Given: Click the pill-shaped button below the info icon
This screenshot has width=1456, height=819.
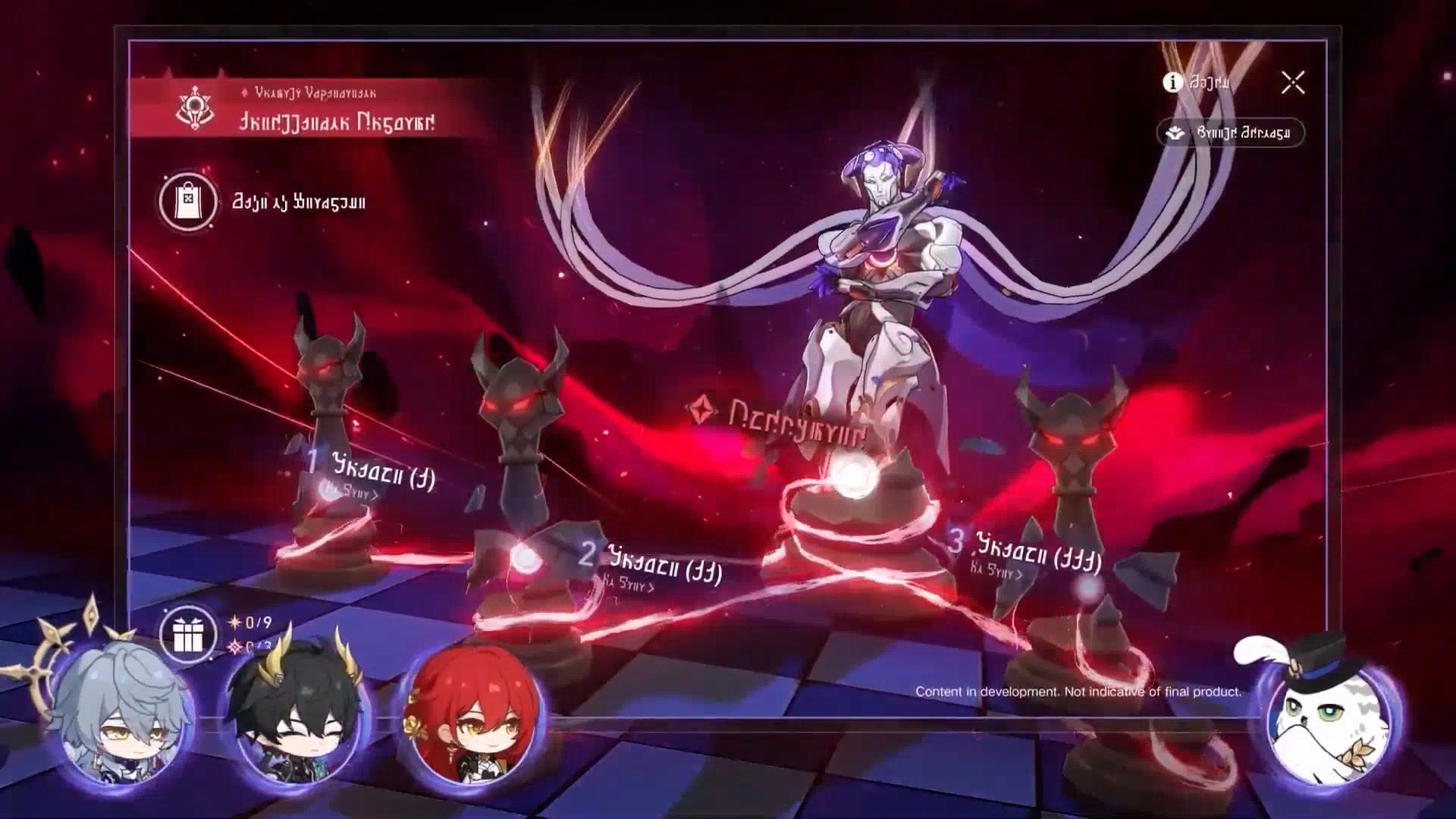Looking at the screenshot, I should coord(1229,133).
